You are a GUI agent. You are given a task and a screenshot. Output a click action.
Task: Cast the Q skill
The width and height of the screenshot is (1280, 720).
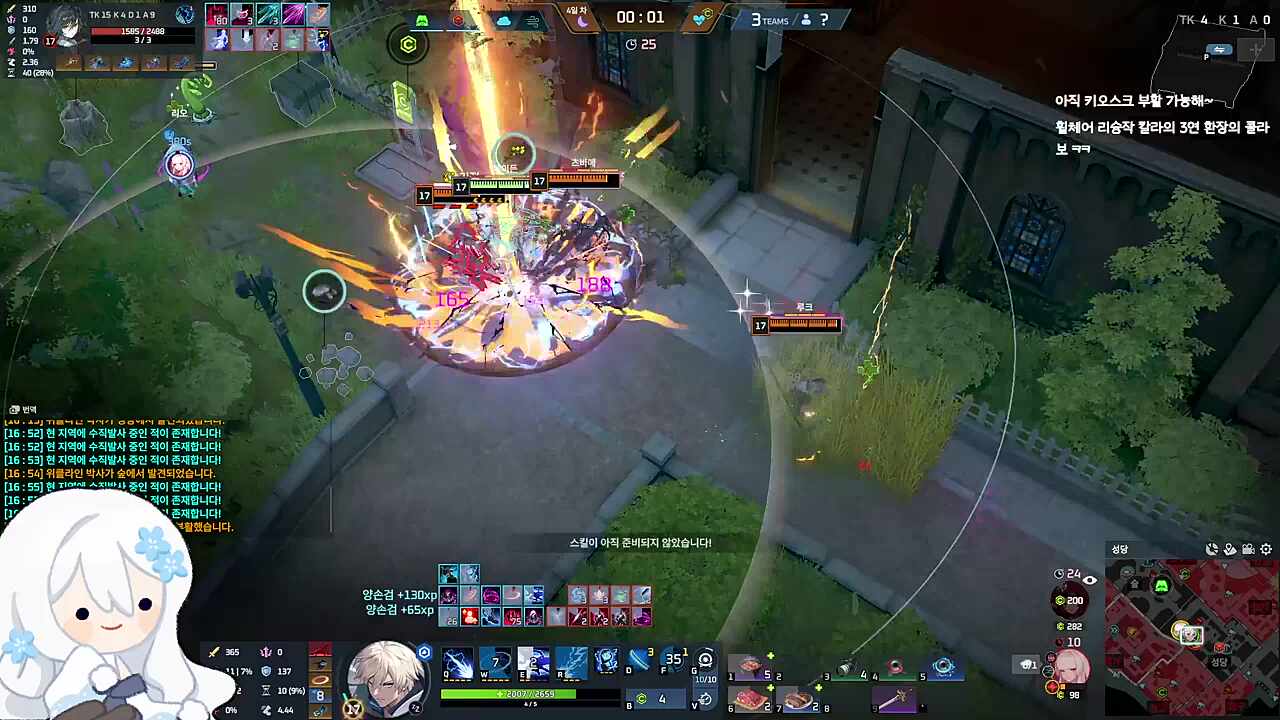click(x=458, y=663)
